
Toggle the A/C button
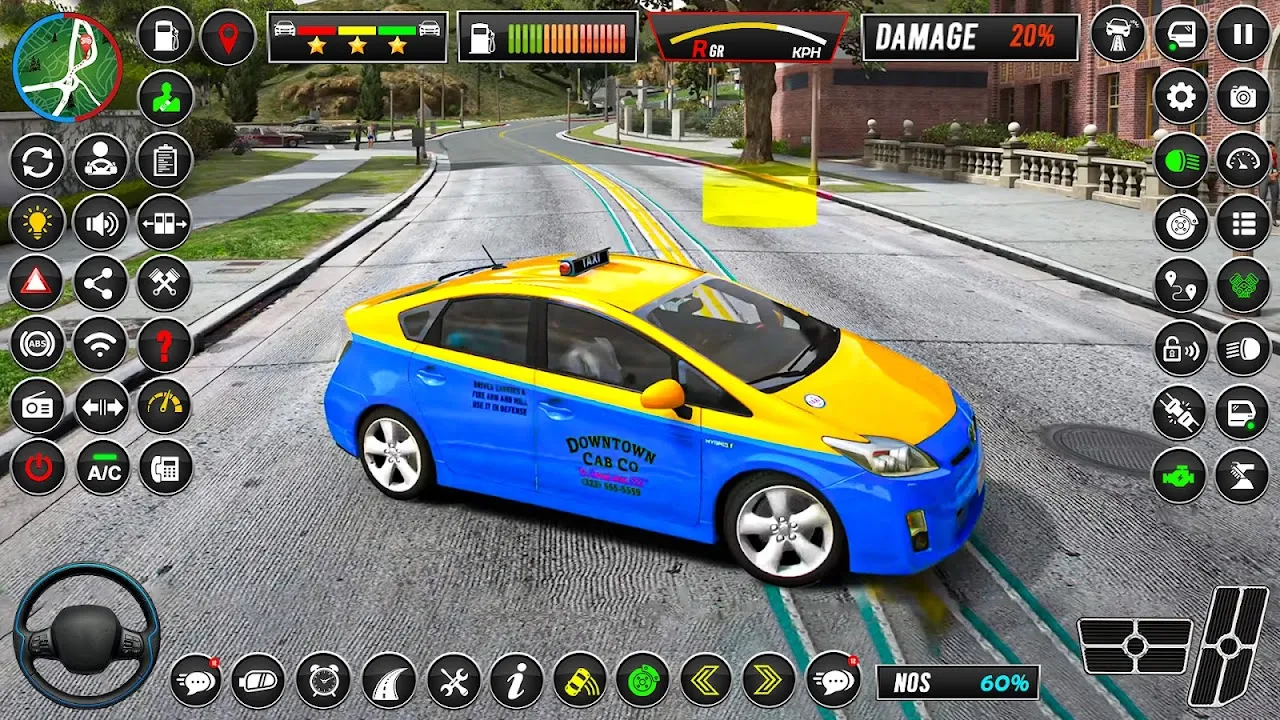pos(103,468)
